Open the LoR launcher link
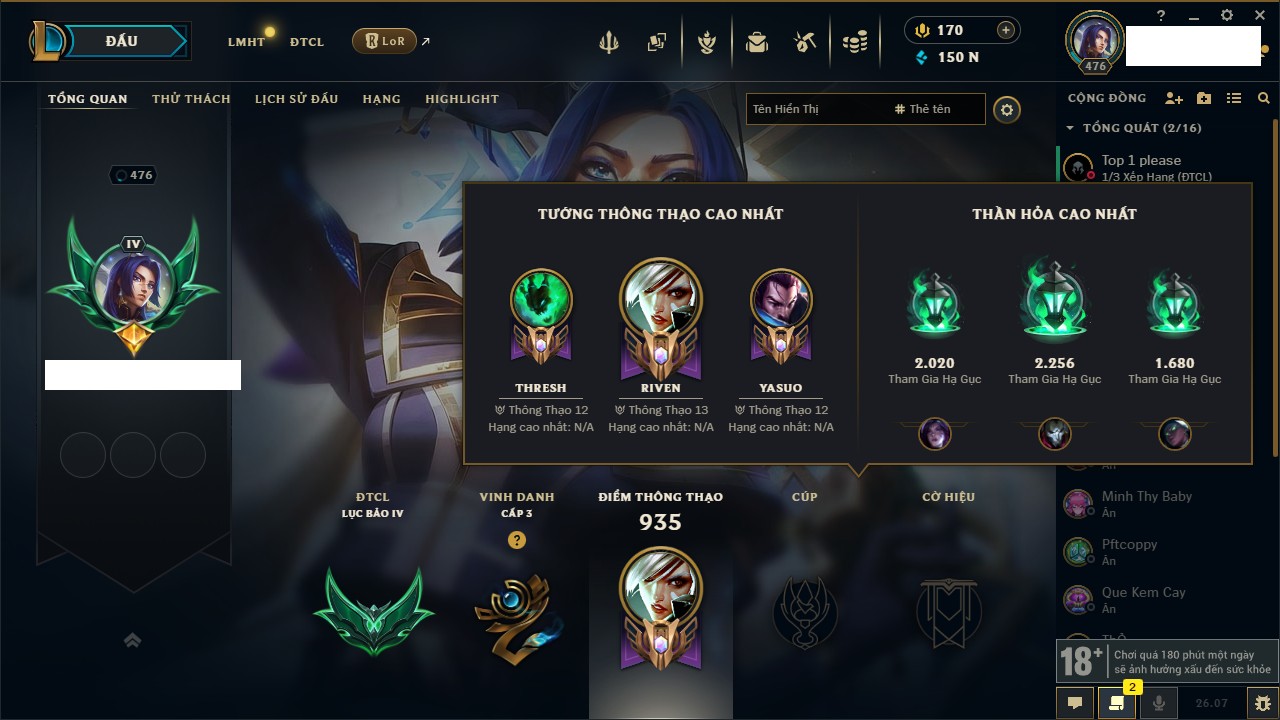 pyautogui.click(x=384, y=41)
